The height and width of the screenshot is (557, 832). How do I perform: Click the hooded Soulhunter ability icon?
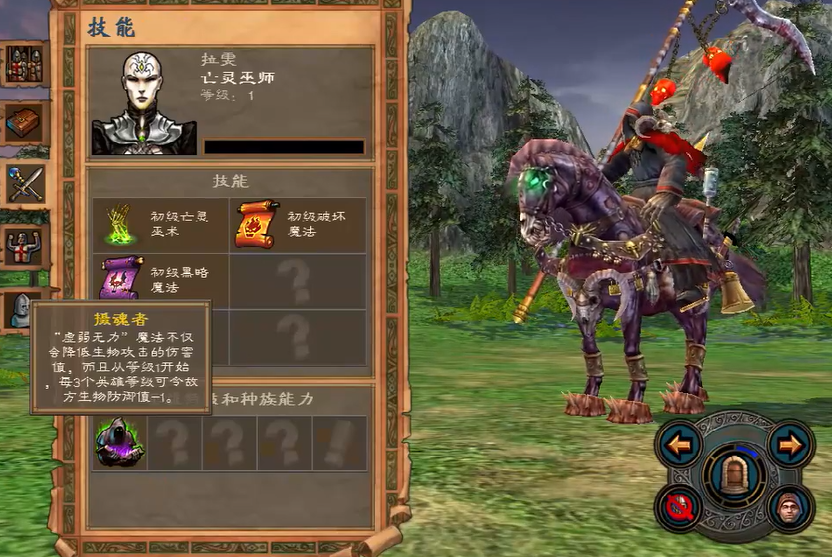(120, 443)
